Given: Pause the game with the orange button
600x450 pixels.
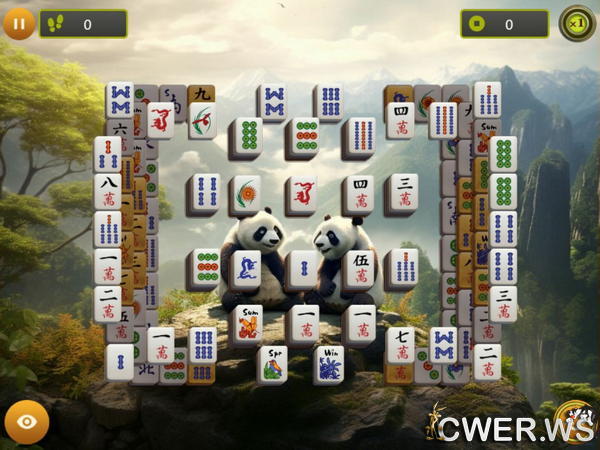Looking at the screenshot, I should click(x=18, y=22).
